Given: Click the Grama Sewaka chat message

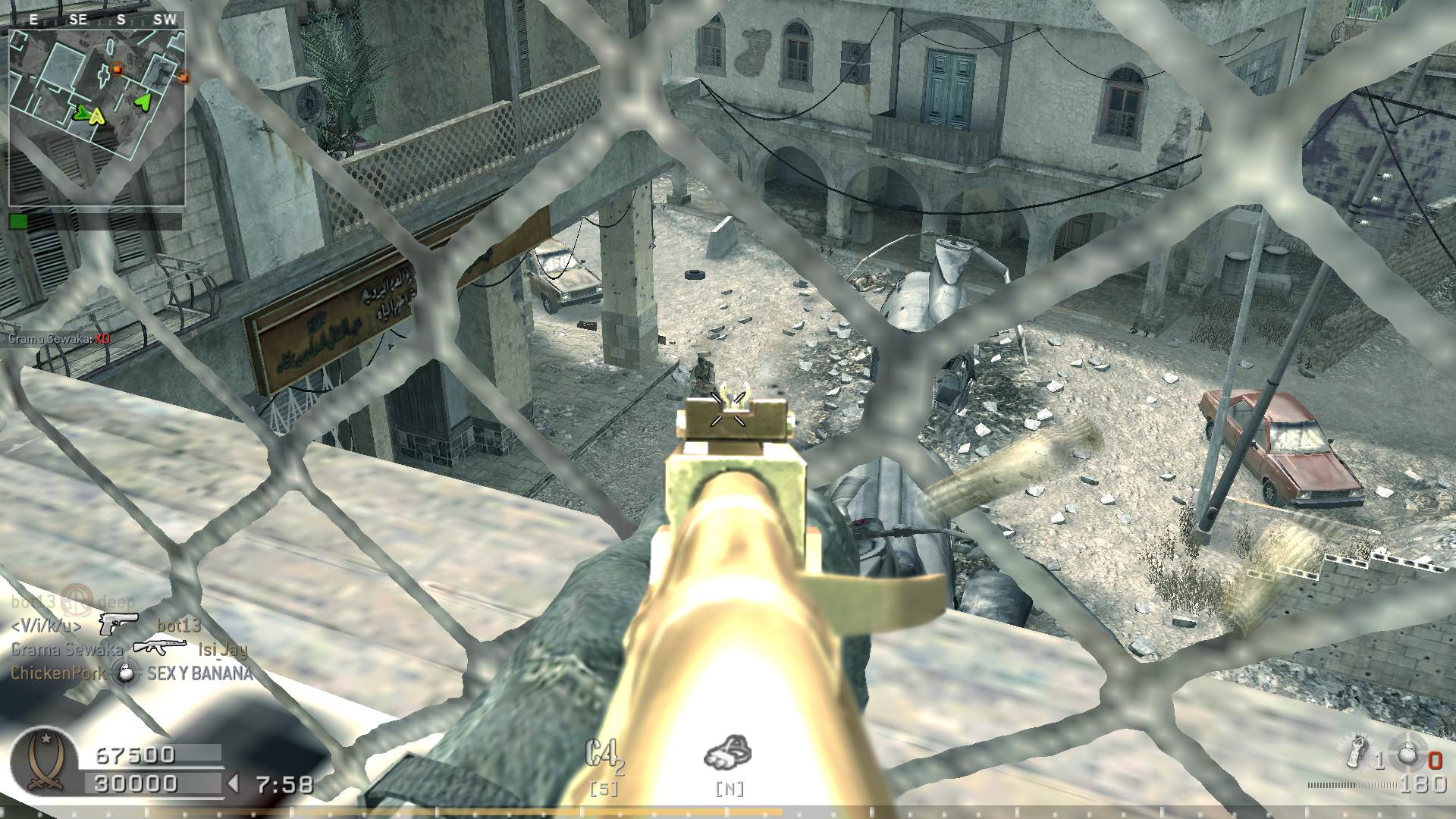Looking at the screenshot, I should (x=59, y=339).
